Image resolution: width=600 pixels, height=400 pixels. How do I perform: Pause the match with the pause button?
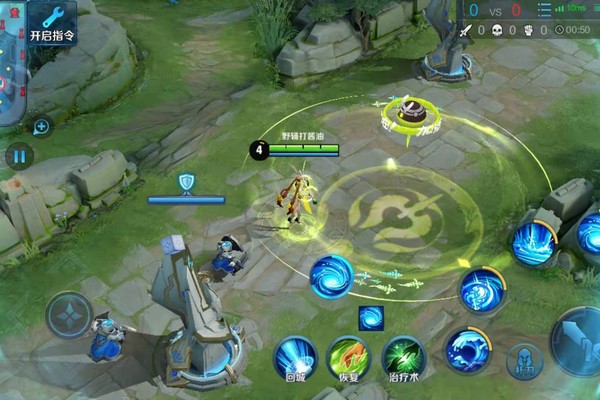click(x=20, y=156)
